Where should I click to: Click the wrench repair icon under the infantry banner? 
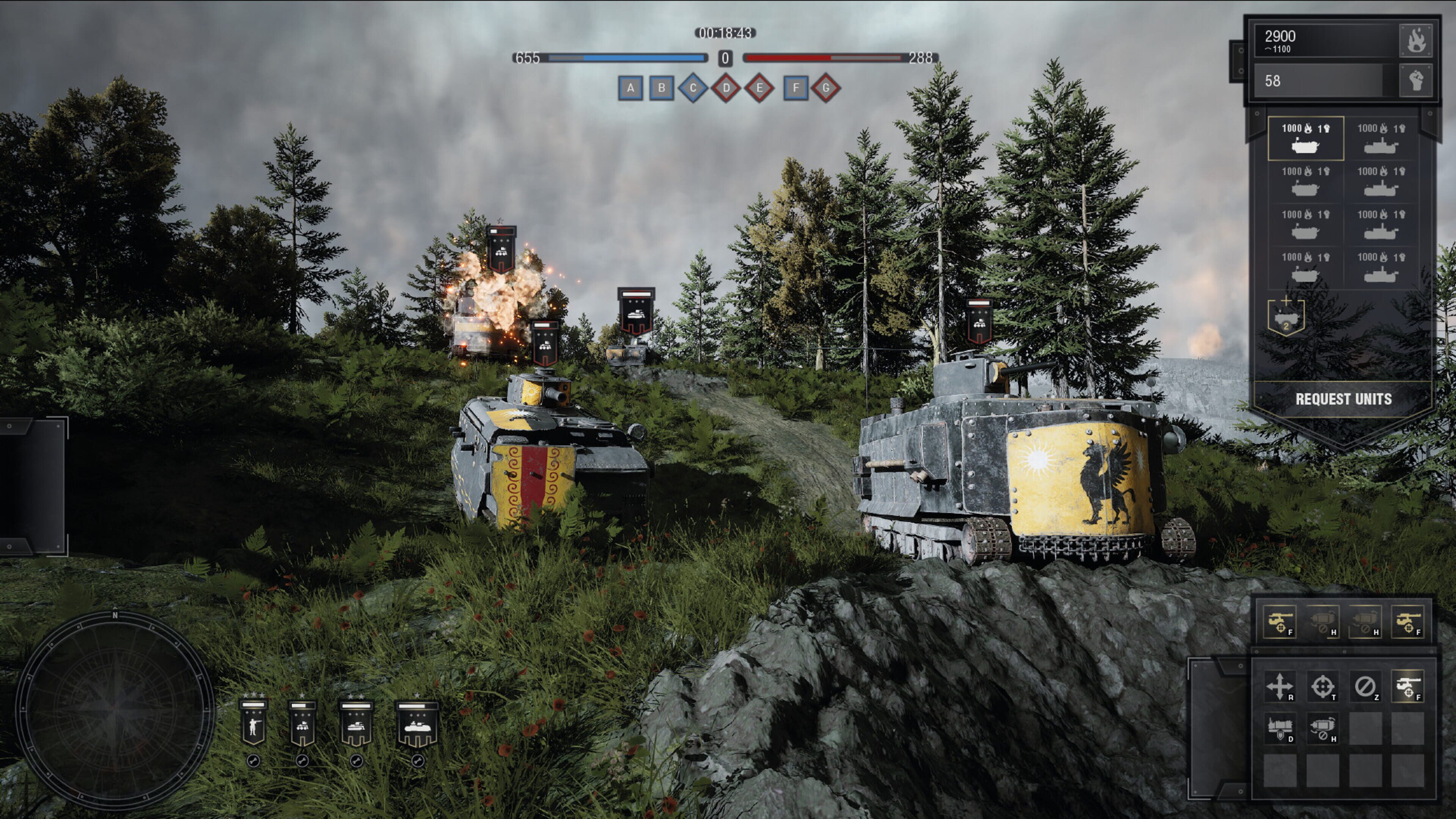[x=254, y=761]
